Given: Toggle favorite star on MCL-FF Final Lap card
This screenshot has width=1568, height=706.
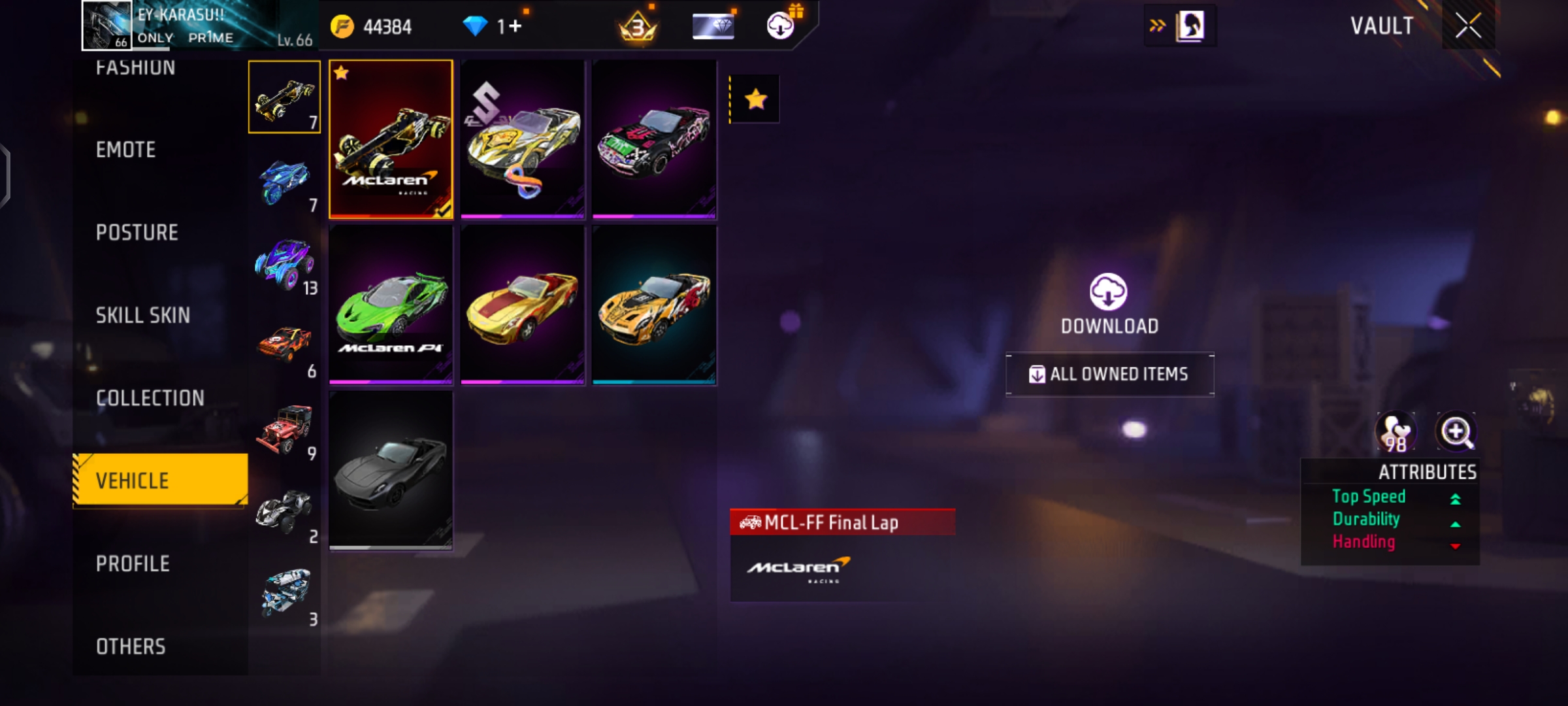Looking at the screenshot, I should point(340,72).
